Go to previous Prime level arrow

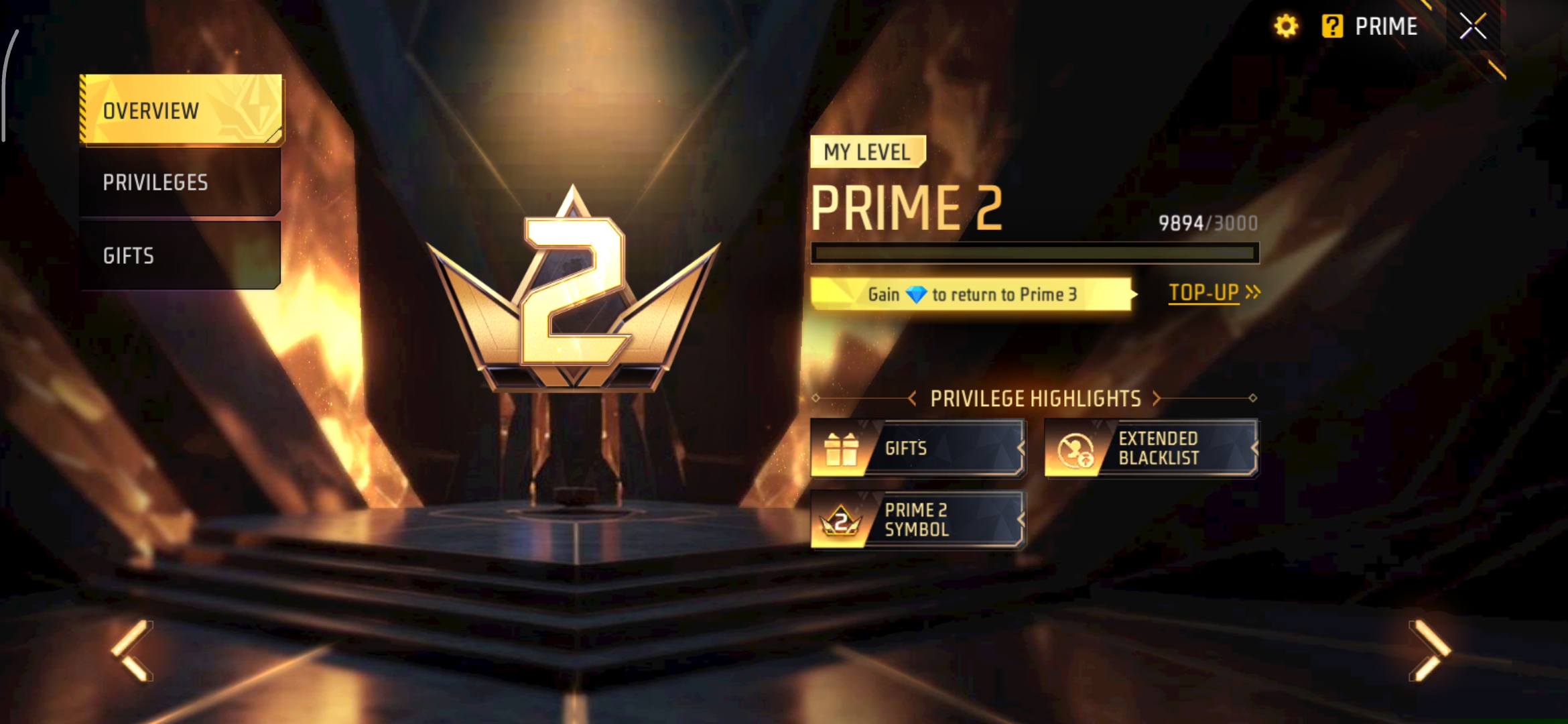[133, 650]
